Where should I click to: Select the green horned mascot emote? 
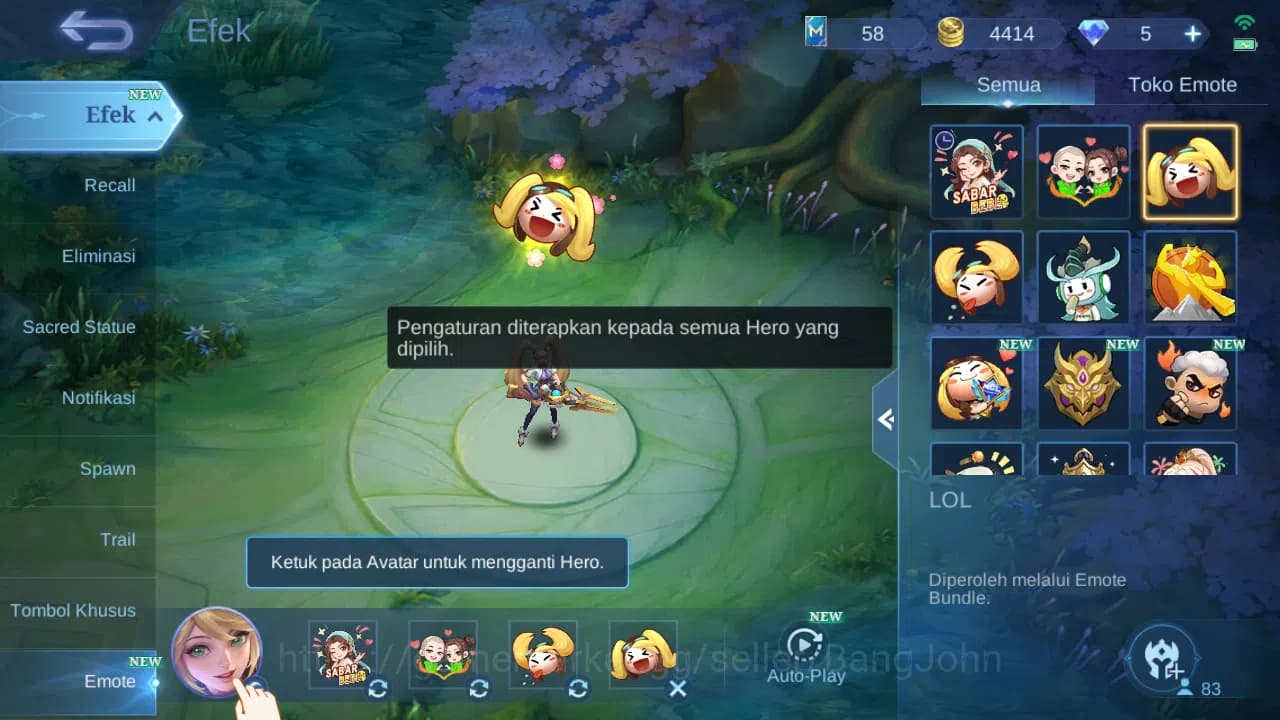[1084, 278]
